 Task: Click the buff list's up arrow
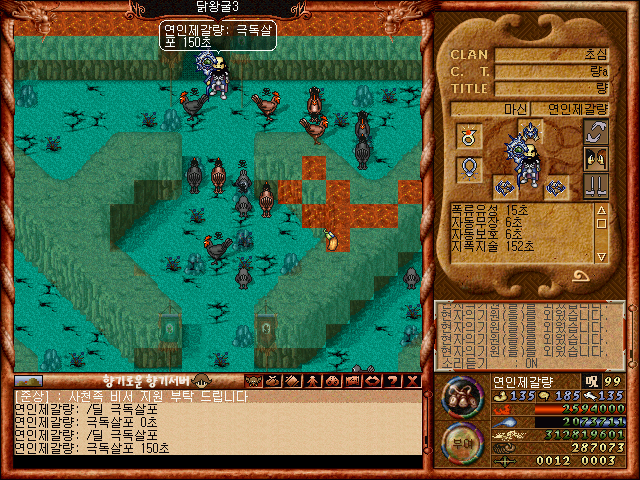(601, 211)
